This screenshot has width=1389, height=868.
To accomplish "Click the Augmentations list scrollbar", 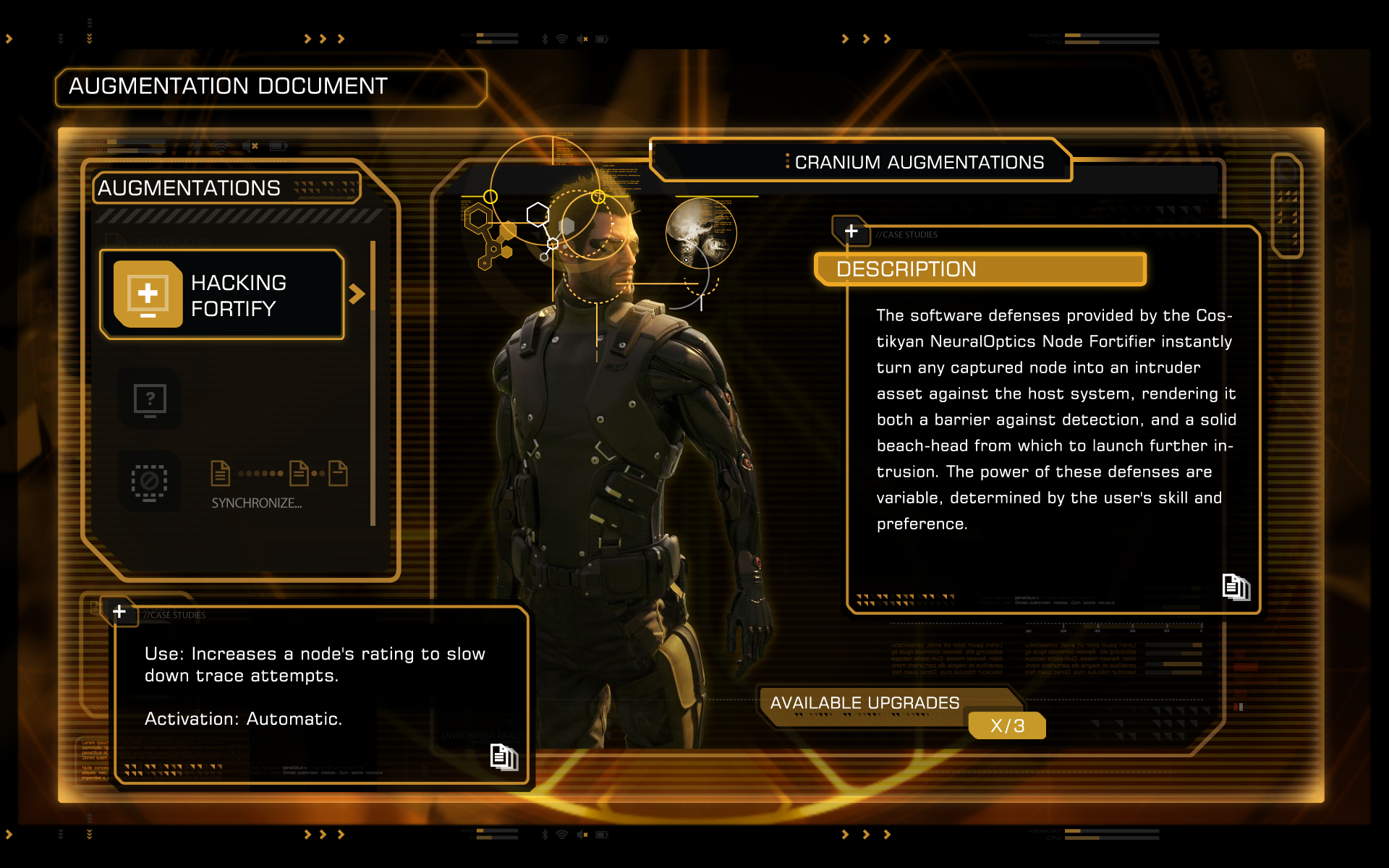I will tap(373, 383).
